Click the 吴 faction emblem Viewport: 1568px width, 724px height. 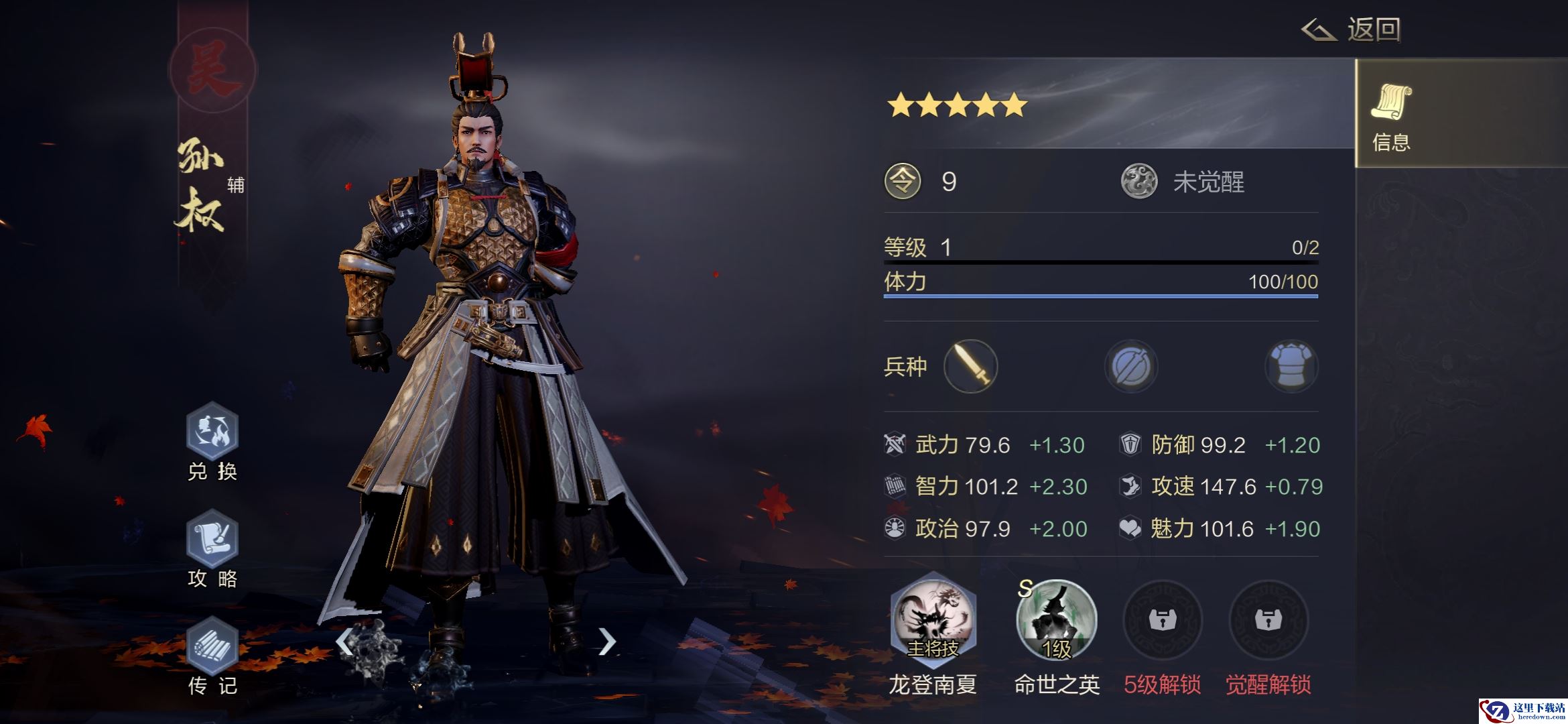pyautogui.click(x=212, y=70)
